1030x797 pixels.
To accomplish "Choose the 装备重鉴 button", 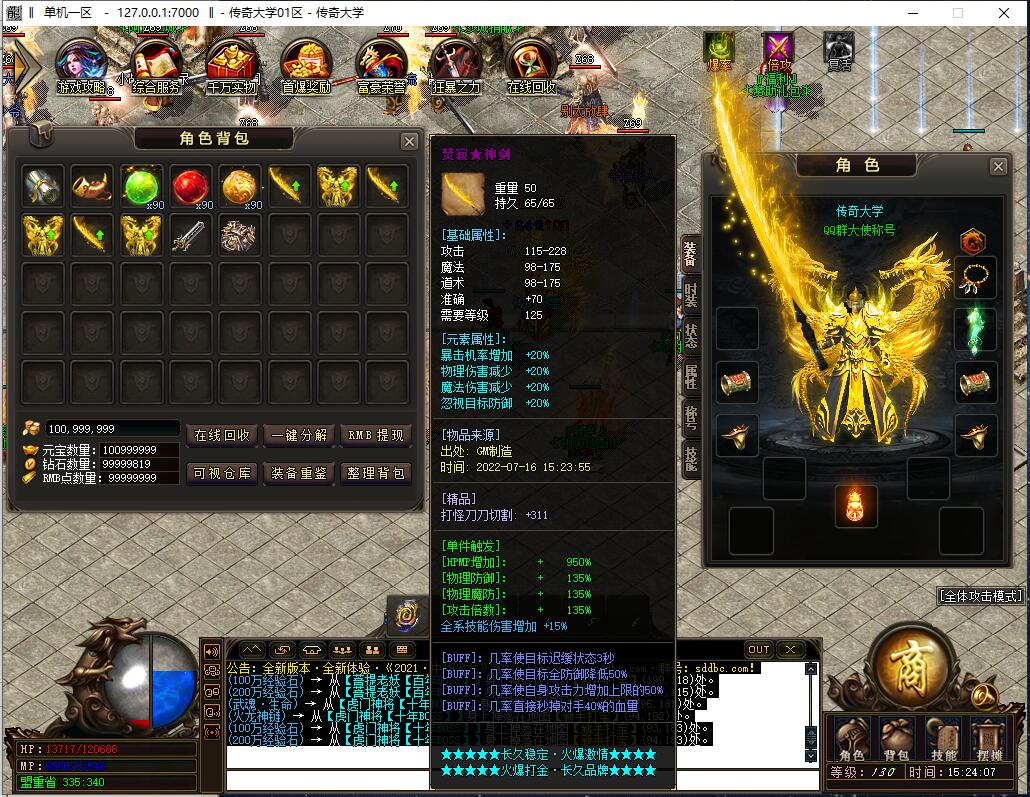I will pyautogui.click(x=300, y=473).
